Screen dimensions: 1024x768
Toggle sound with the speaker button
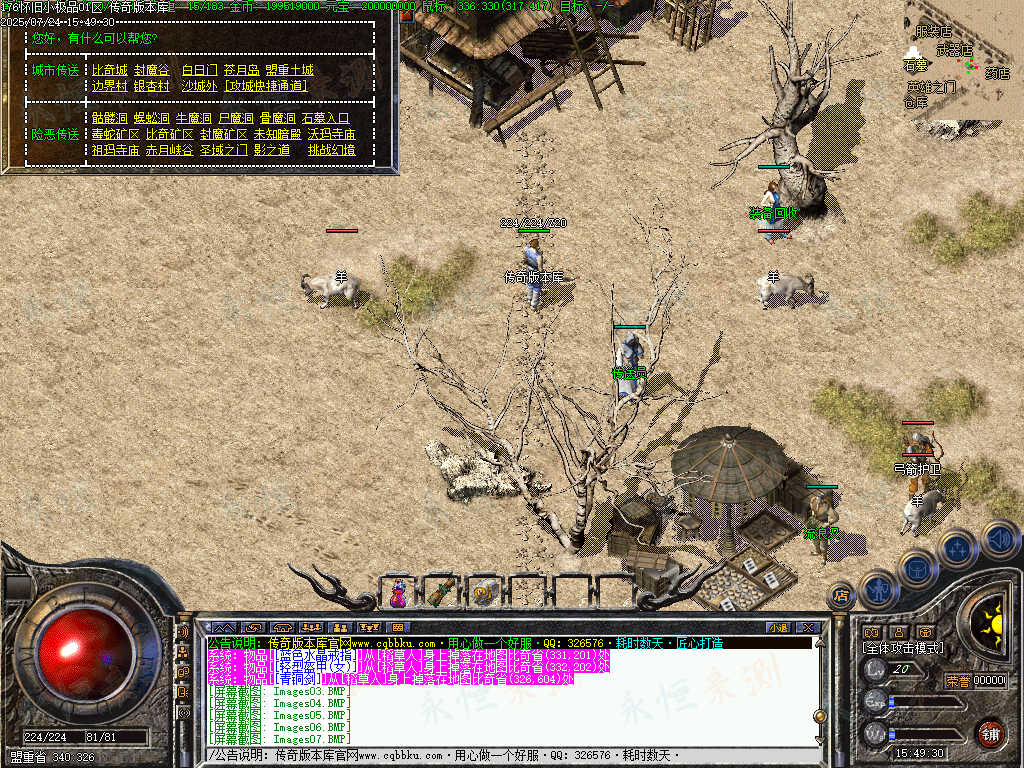coord(999,538)
